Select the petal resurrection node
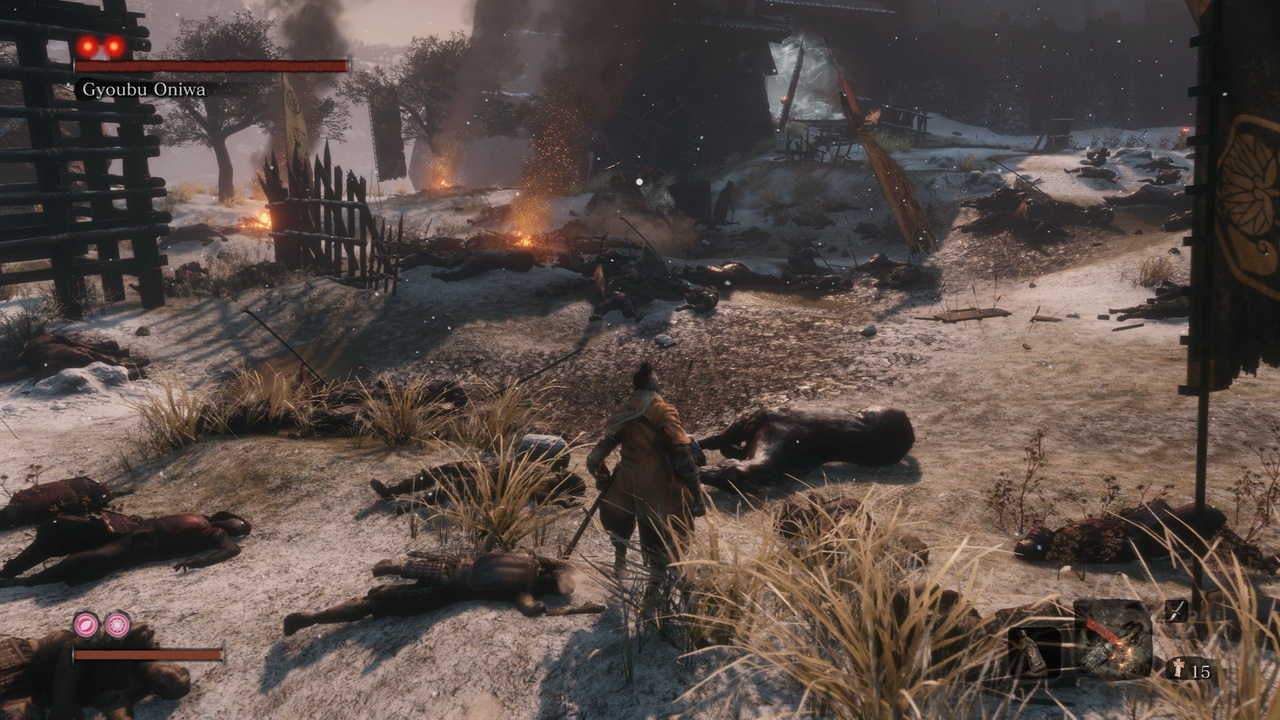1280x720 pixels. tap(86, 624)
